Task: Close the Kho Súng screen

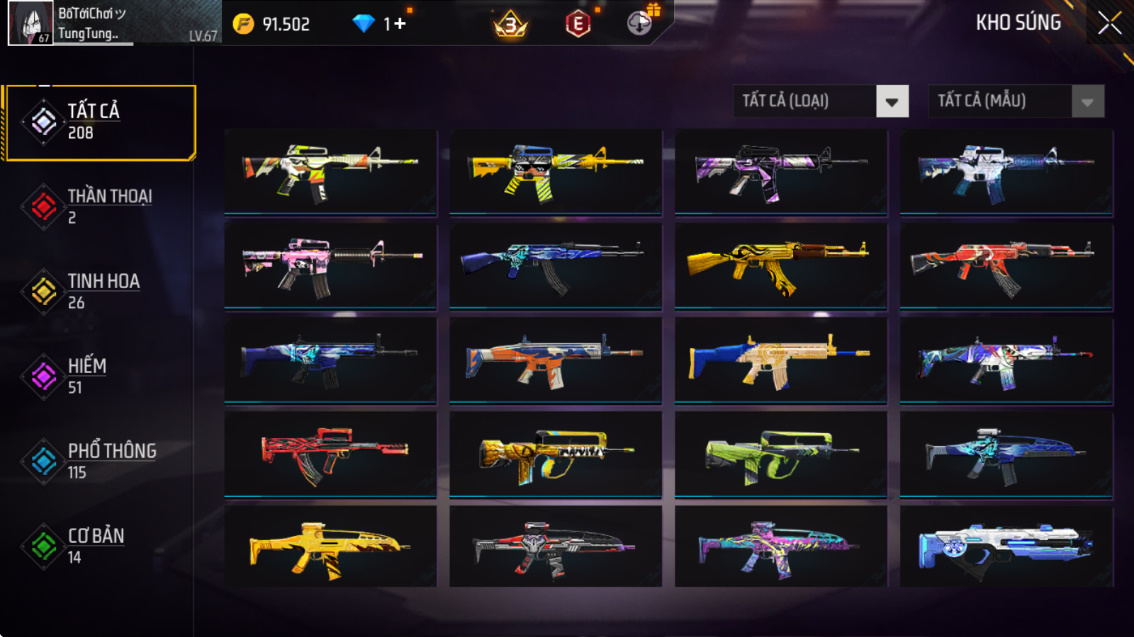Action: [1109, 24]
